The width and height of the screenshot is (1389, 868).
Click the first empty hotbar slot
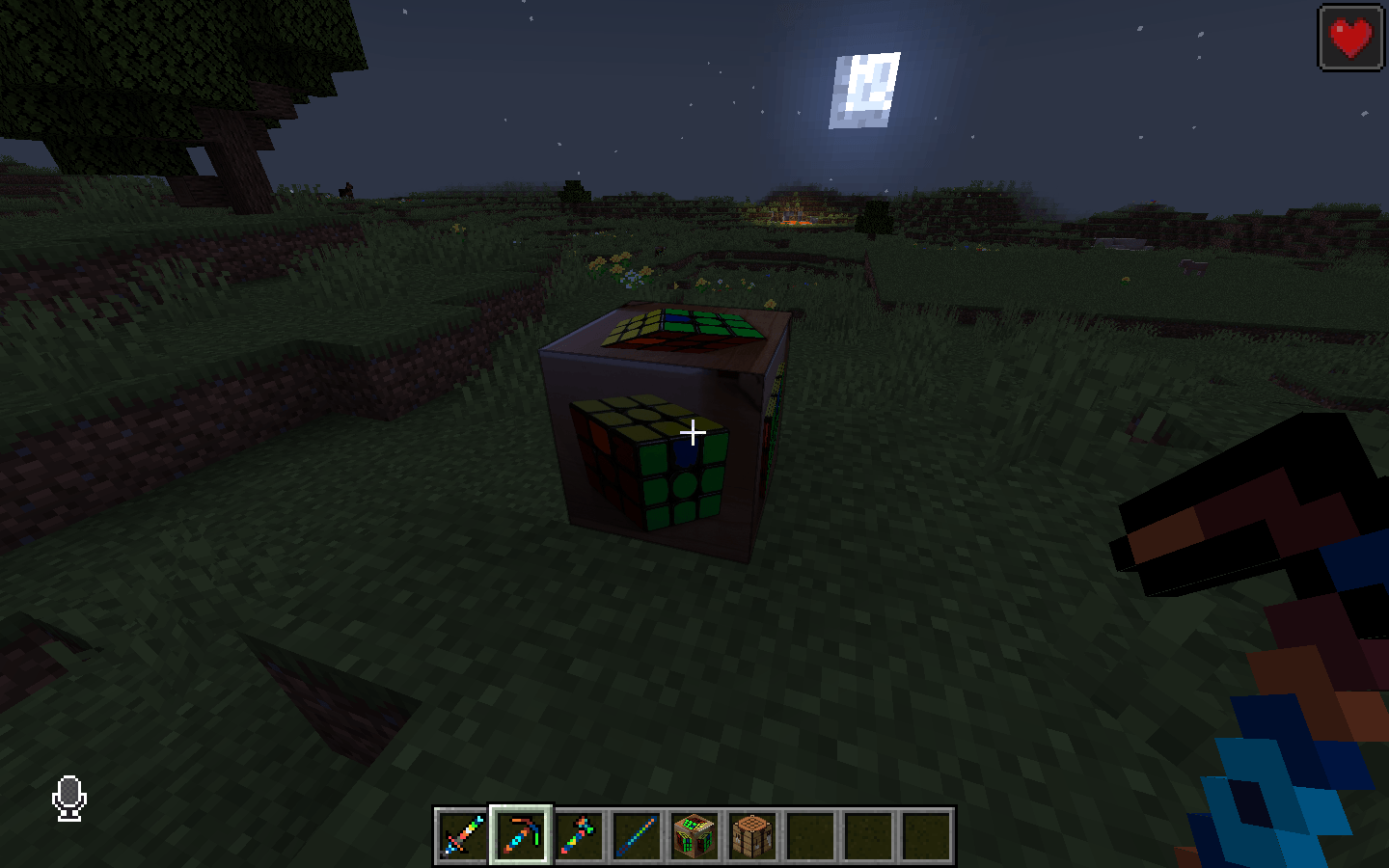(809, 835)
